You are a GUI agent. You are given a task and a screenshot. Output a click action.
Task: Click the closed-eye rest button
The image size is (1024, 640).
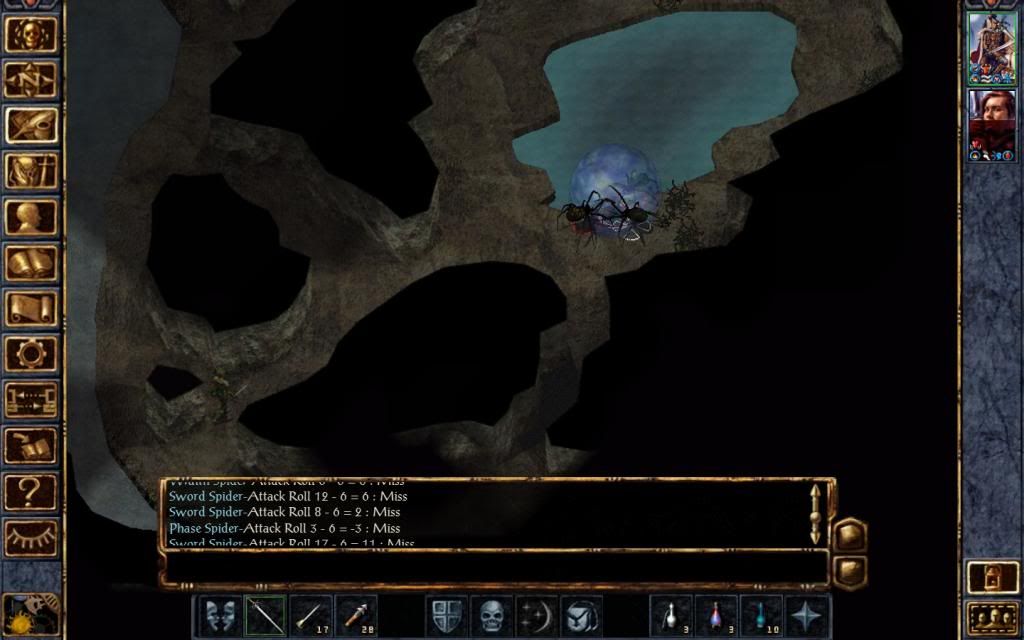[30, 537]
